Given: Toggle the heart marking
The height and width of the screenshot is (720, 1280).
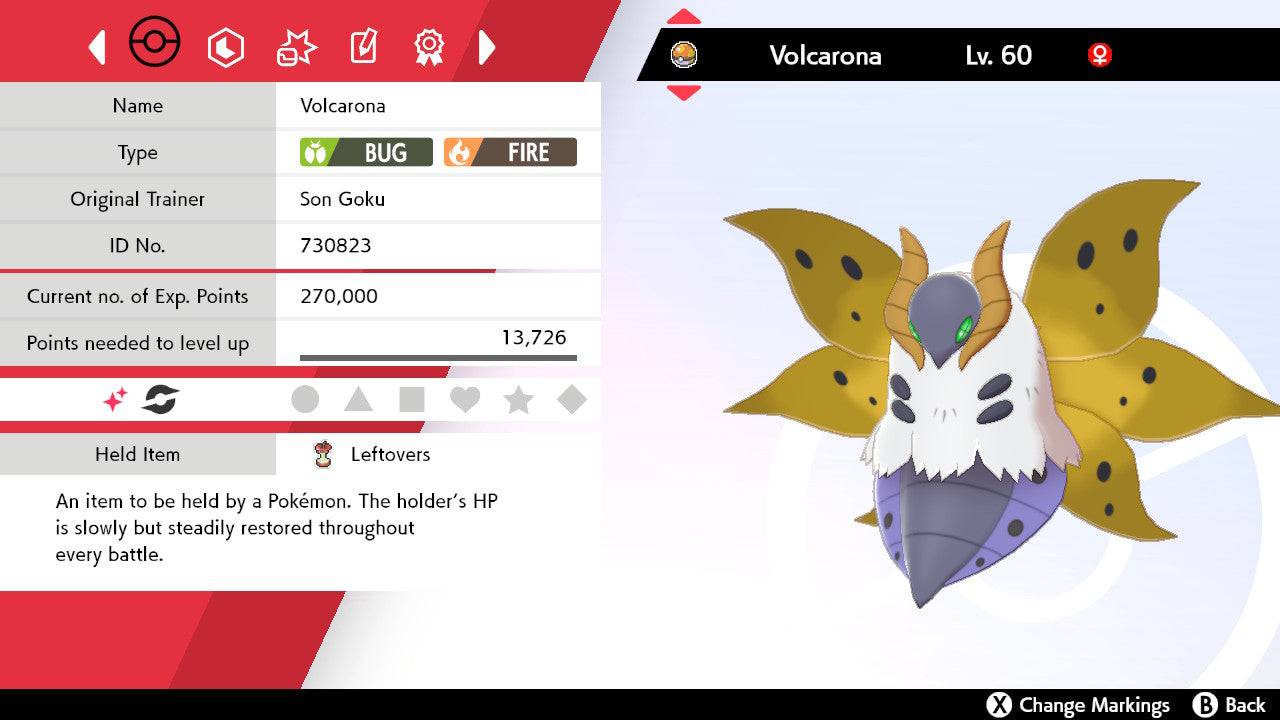Looking at the screenshot, I should pos(465,400).
